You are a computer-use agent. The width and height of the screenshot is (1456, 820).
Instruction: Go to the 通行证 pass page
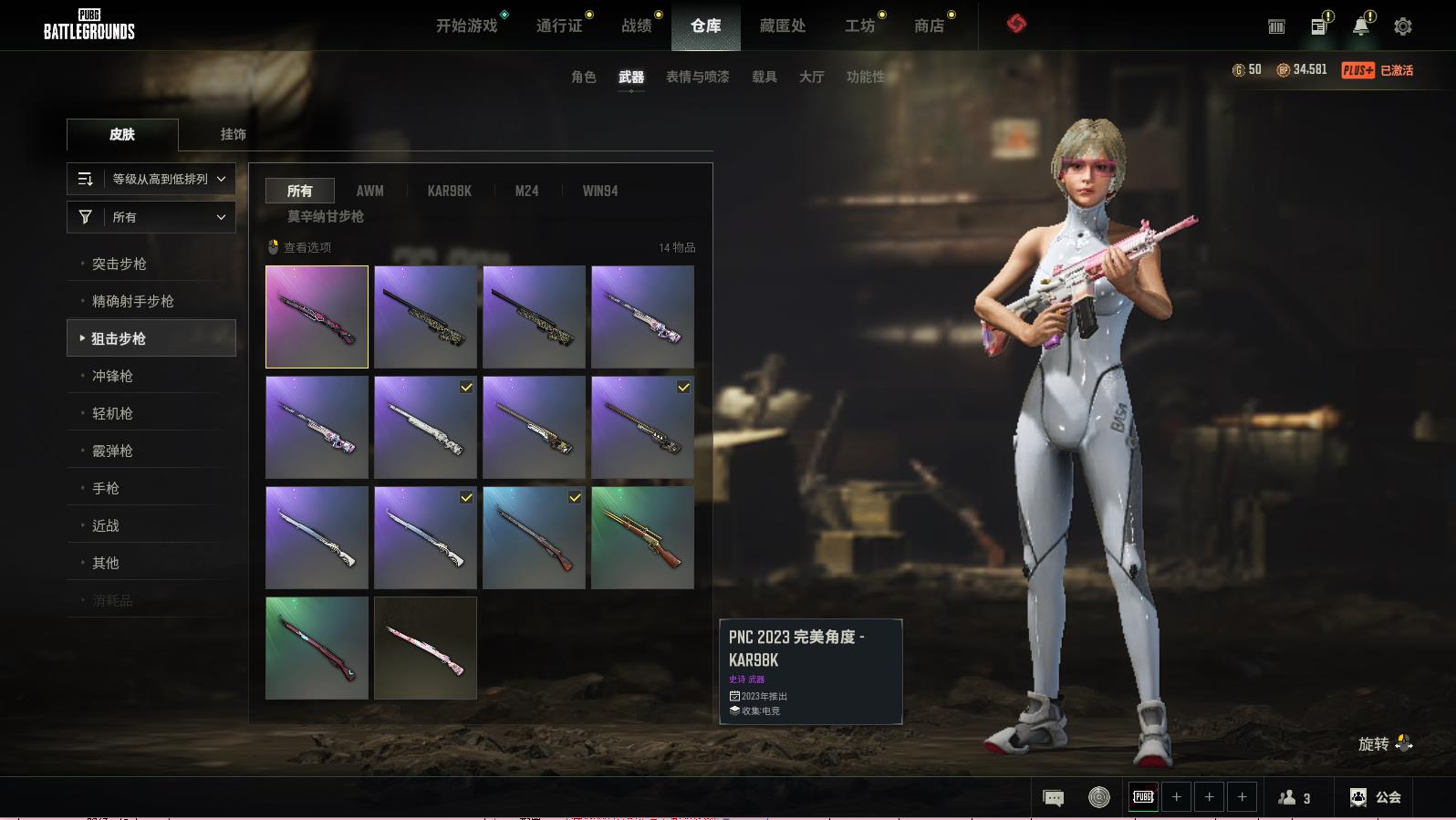[x=559, y=26]
